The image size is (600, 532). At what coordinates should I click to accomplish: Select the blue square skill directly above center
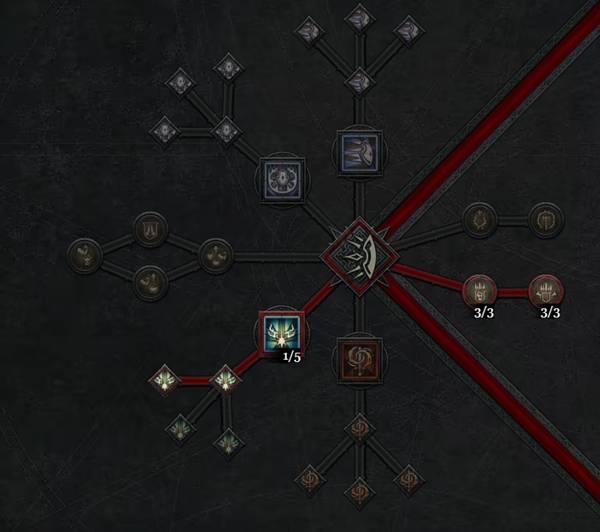click(356, 153)
